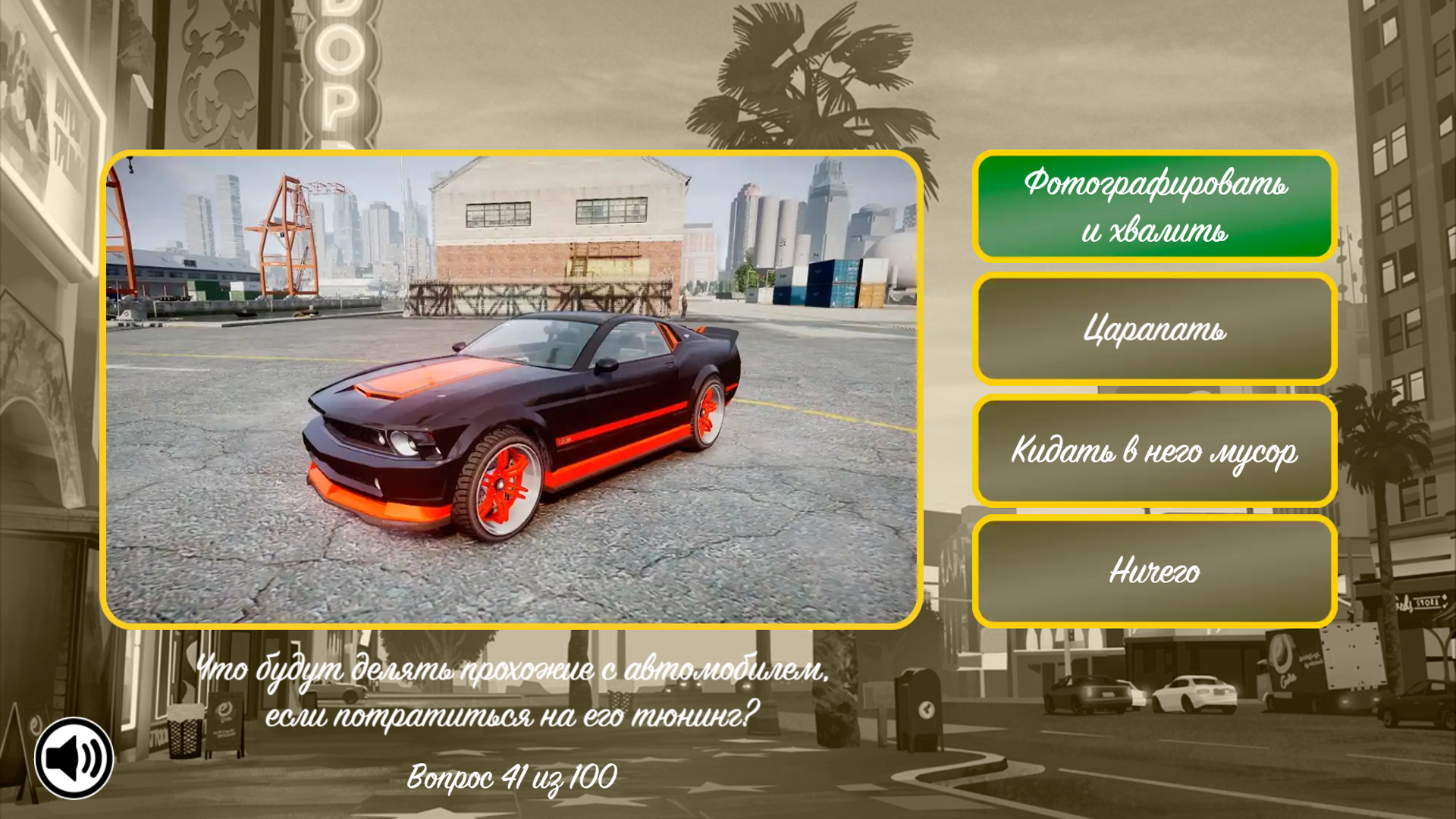Select the bottom answer option 'Ничего'
This screenshot has height=819, width=1456.
[1153, 573]
